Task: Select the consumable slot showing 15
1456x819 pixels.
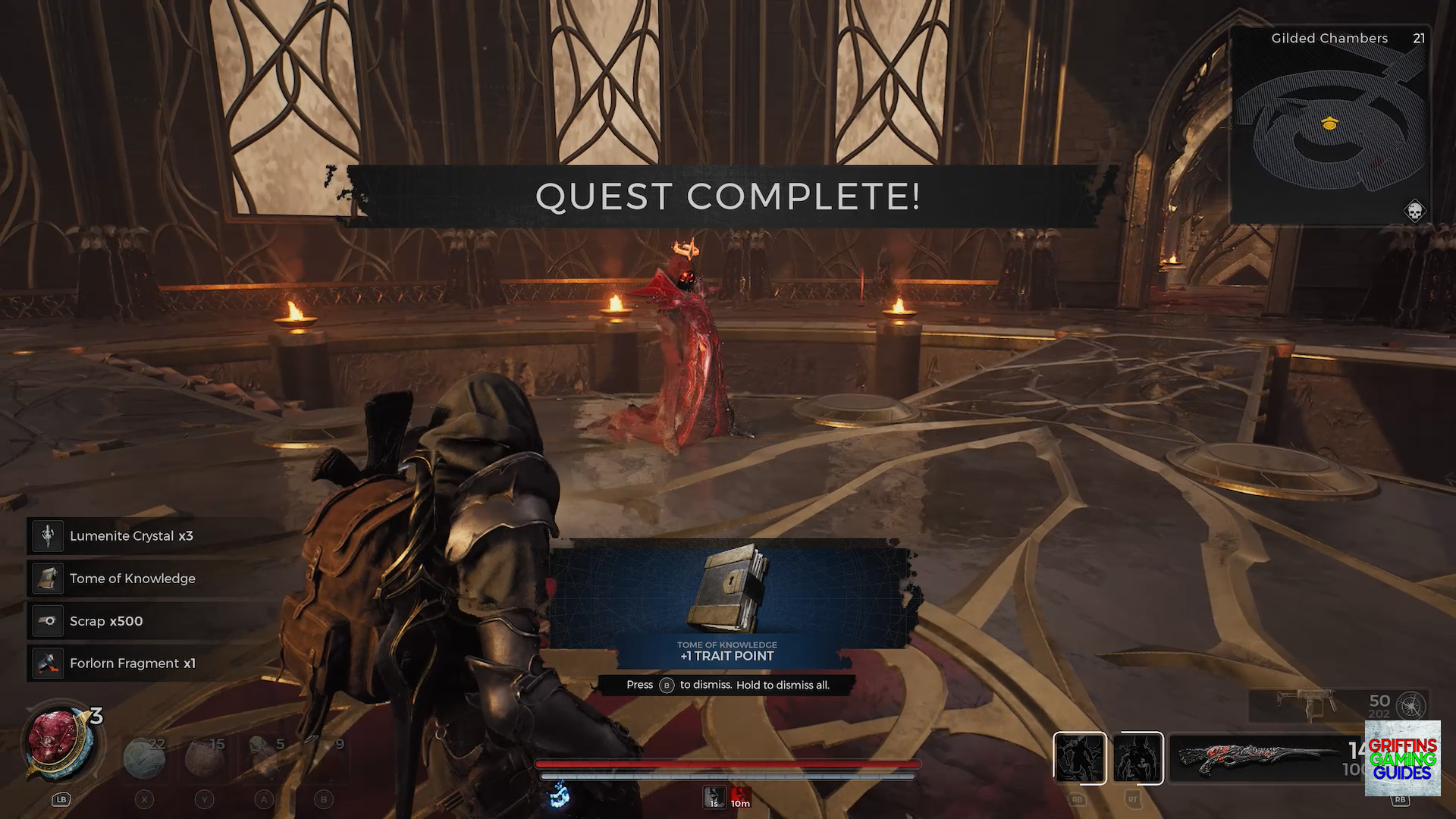Action: point(205,757)
